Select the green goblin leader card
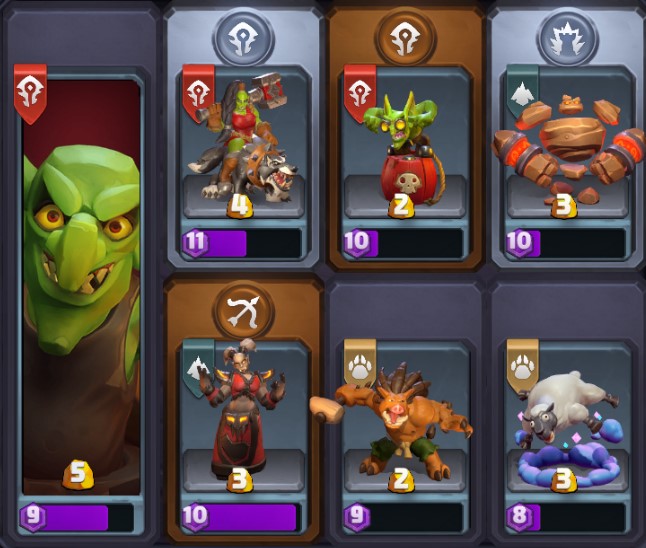646x548 pixels. [80, 290]
